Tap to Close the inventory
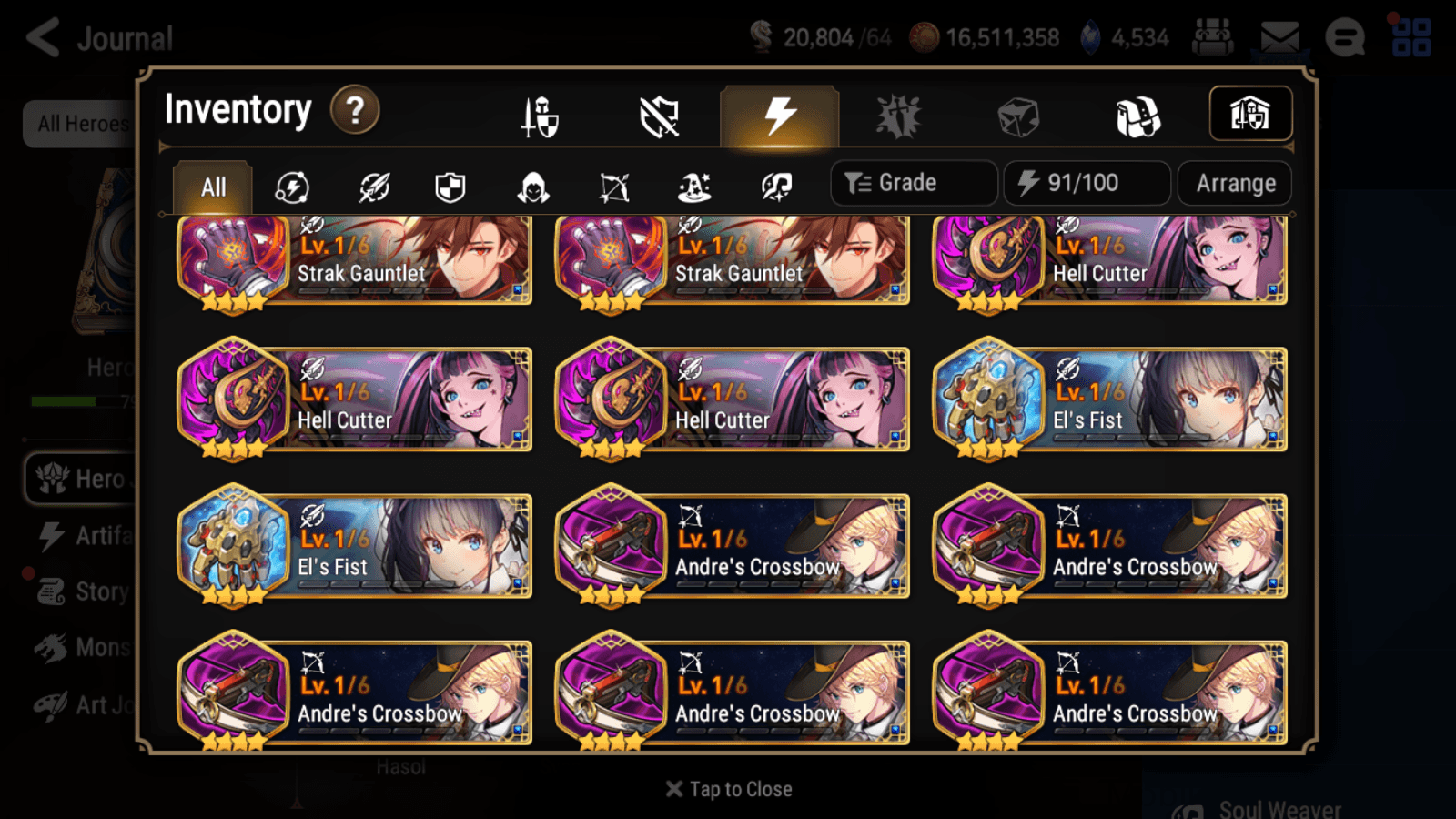The height and width of the screenshot is (819, 1456). point(727,788)
